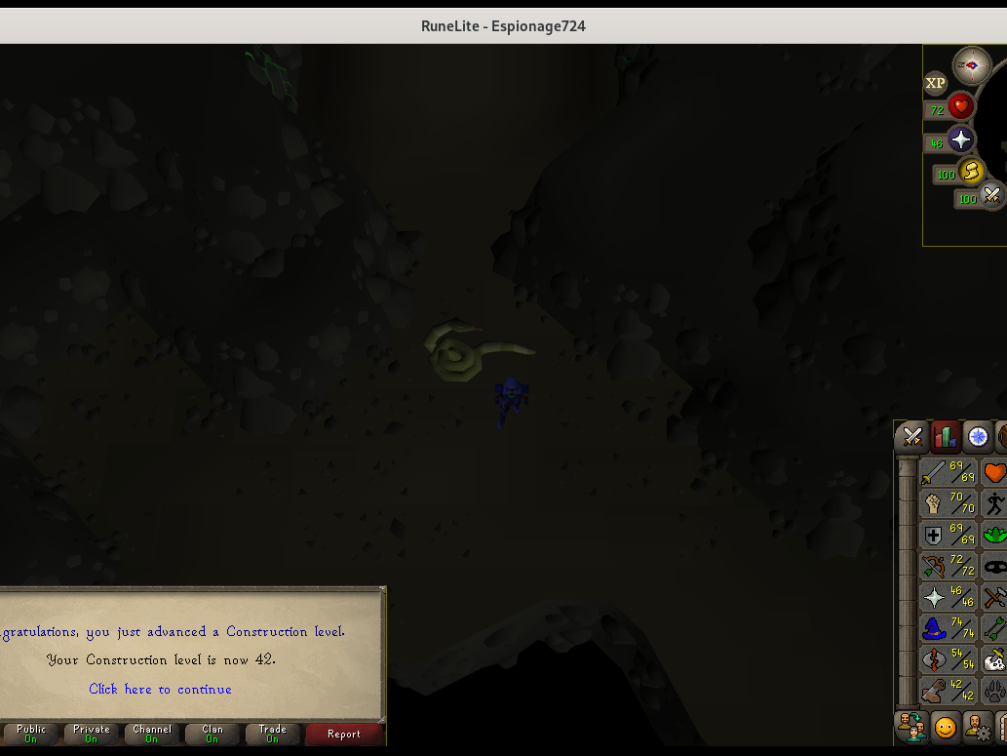Click the red heart Hitpoints orb
Image resolution: width=1007 pixels, height=756 pixels.
point(961,106)
